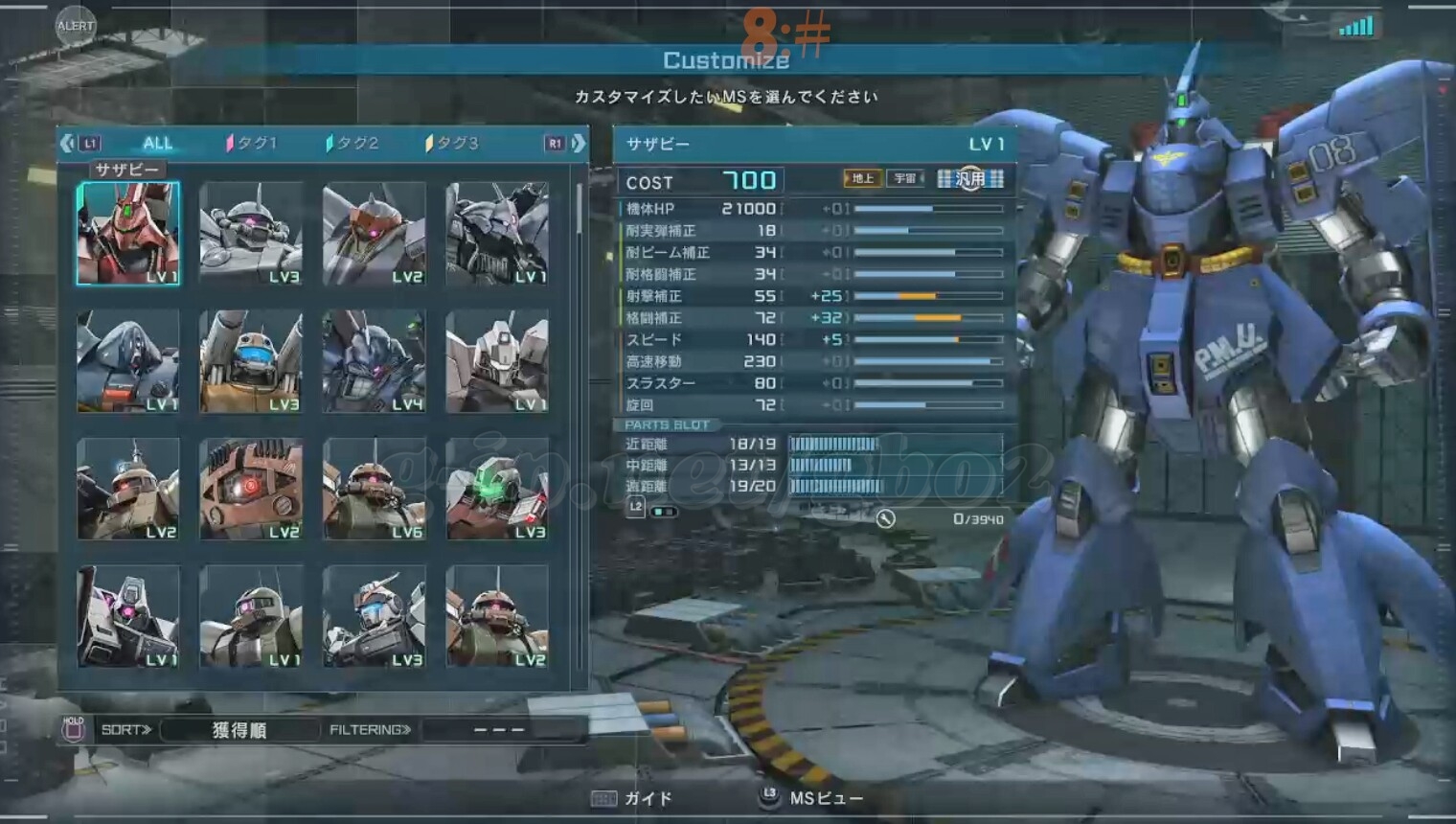
Task: Select the dark blue LV4 mobile suit
Action: 374,361
